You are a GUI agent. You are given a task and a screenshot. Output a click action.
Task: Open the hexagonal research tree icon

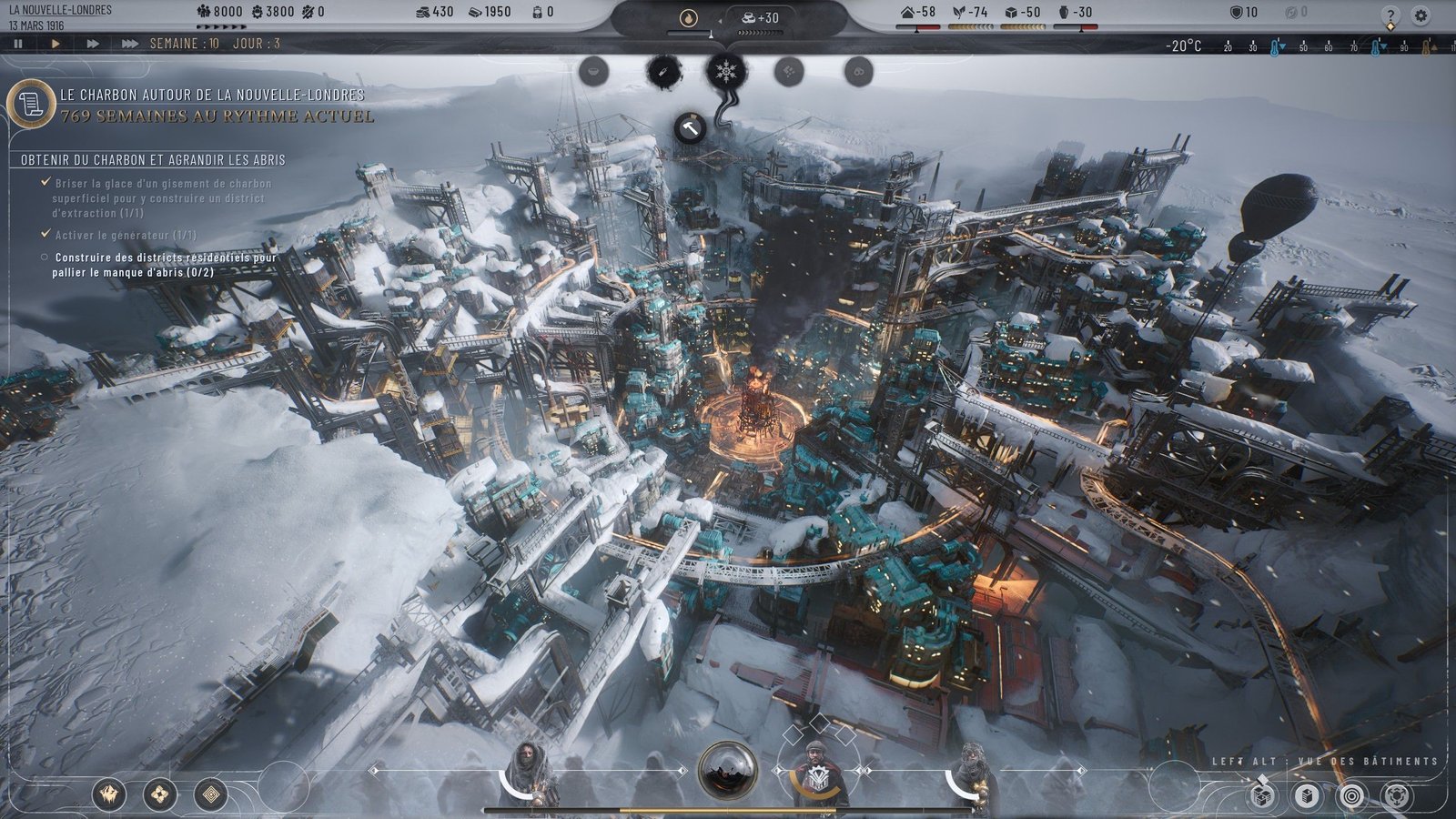click(1395, 796)
